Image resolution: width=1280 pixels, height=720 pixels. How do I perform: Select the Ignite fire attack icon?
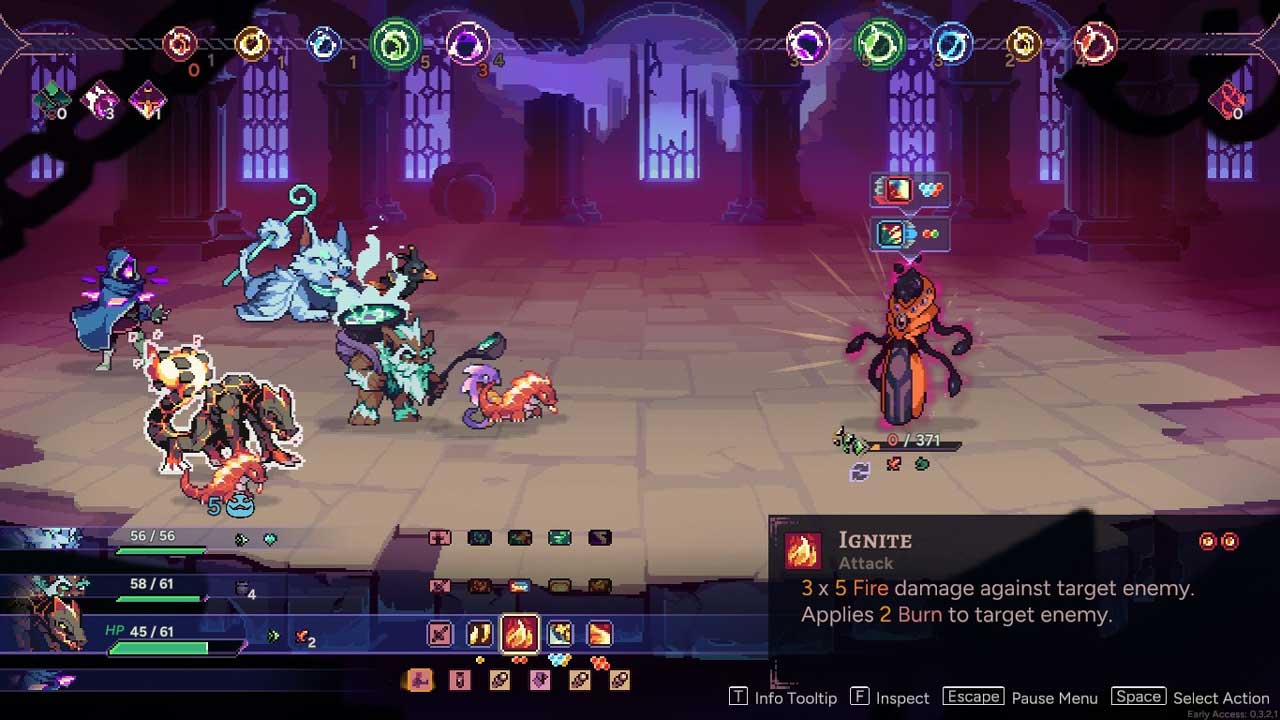point(519,633)
